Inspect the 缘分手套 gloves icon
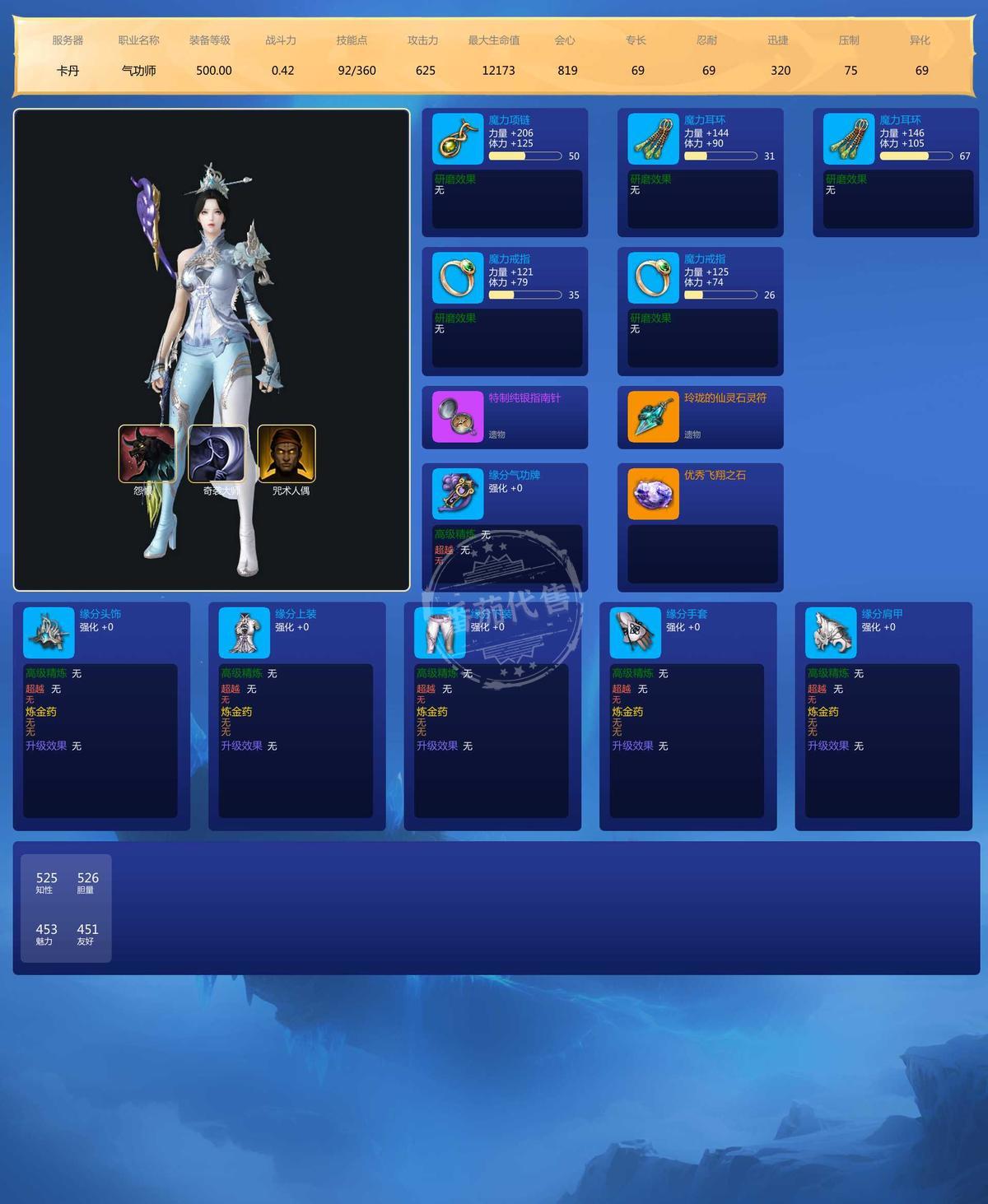The height and width of the screenshot is (1204, 988). 636,633
